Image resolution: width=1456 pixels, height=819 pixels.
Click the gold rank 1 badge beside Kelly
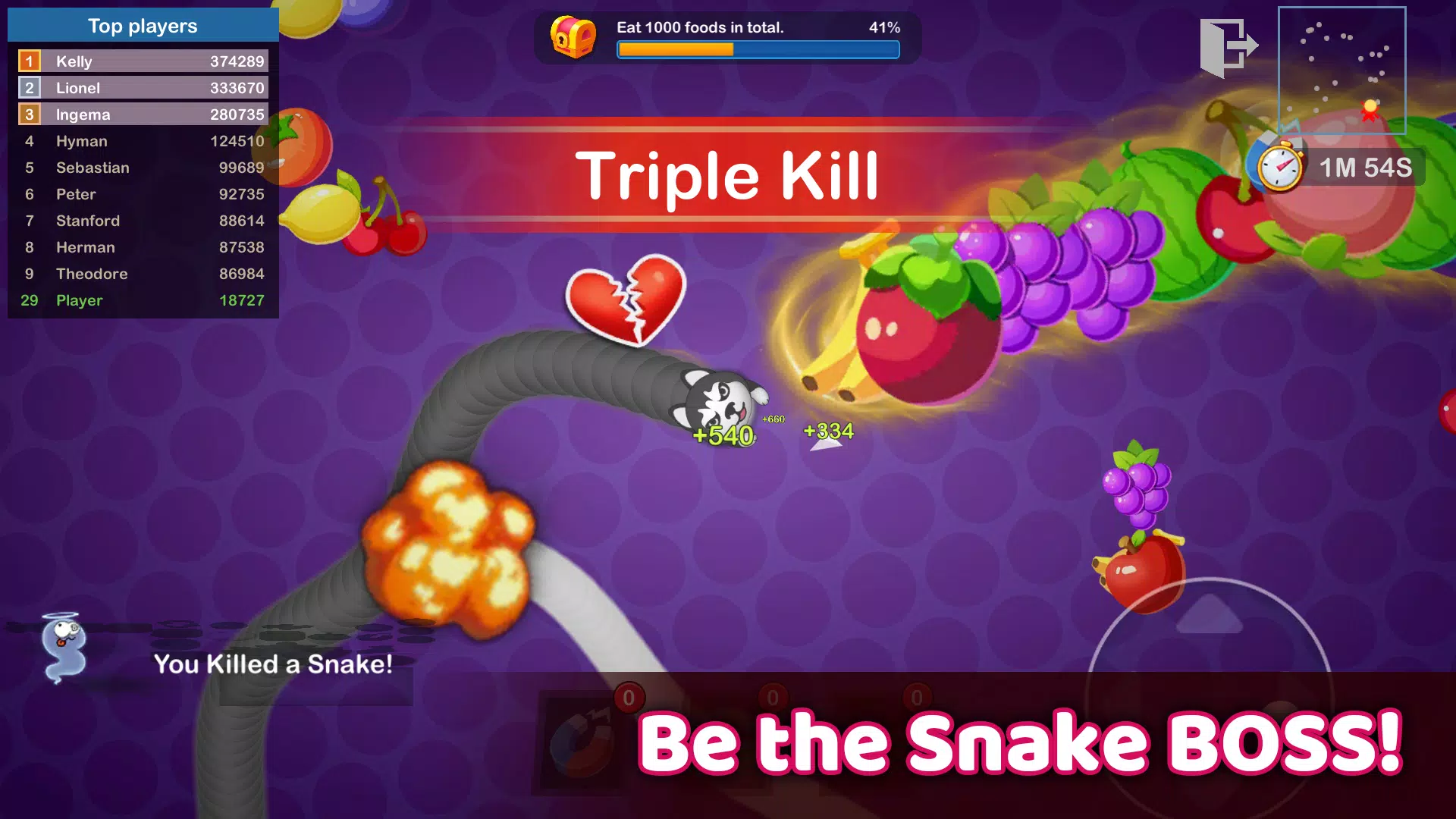(x=30, y=61)
